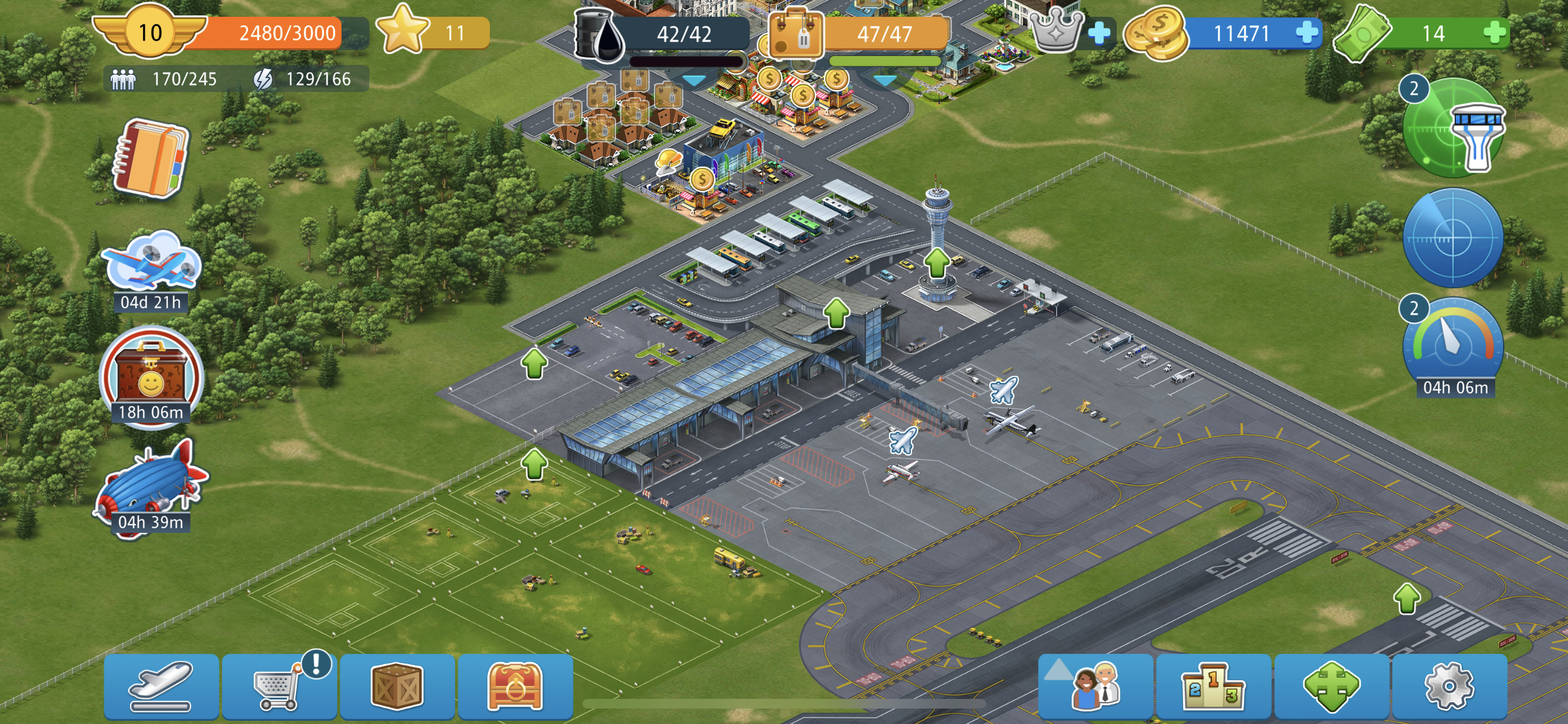Expand the fuel barrel dropdown arrow

pos(694,81)
